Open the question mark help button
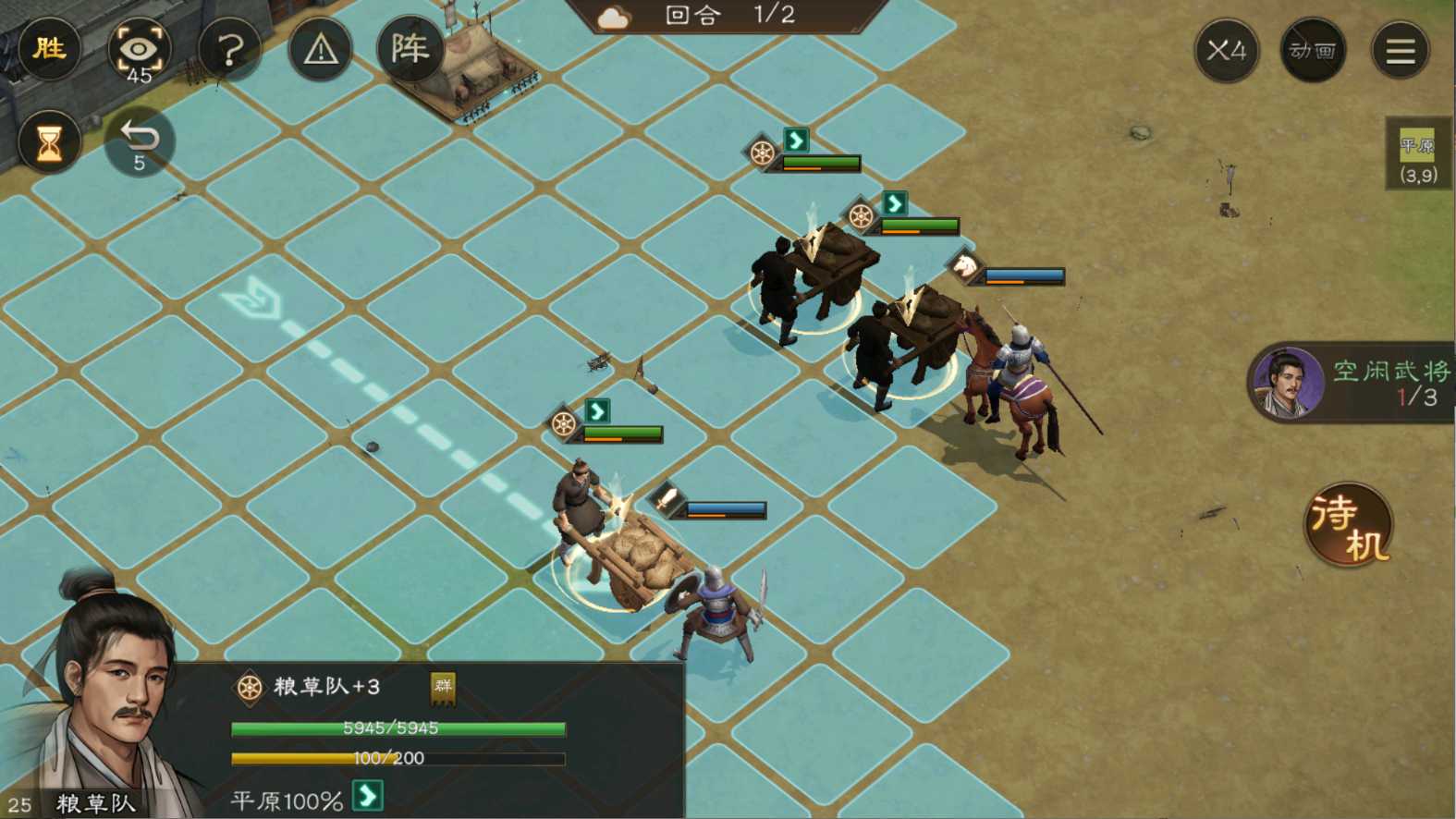 tap(229, 50)
